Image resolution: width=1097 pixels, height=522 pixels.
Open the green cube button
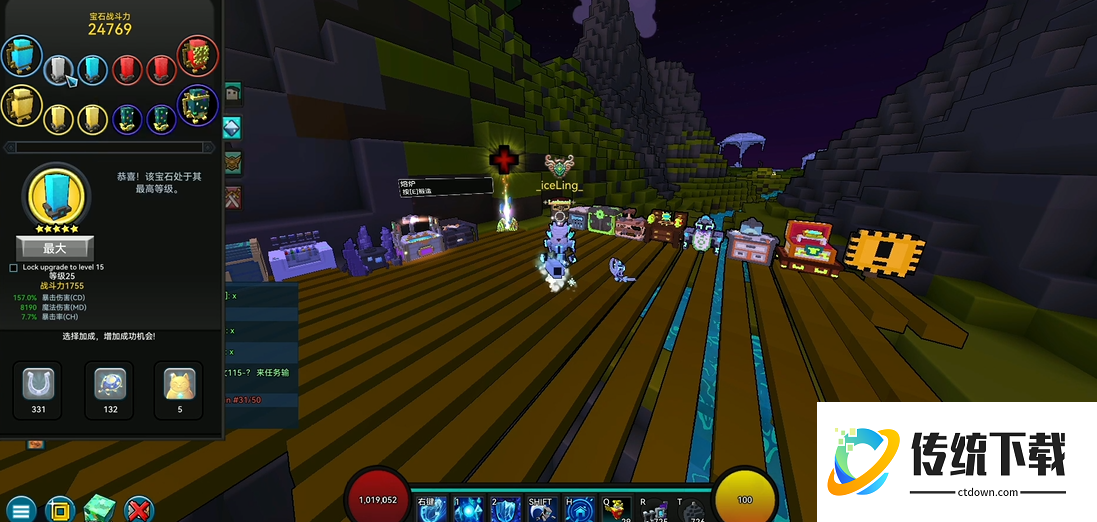(99, 508)
